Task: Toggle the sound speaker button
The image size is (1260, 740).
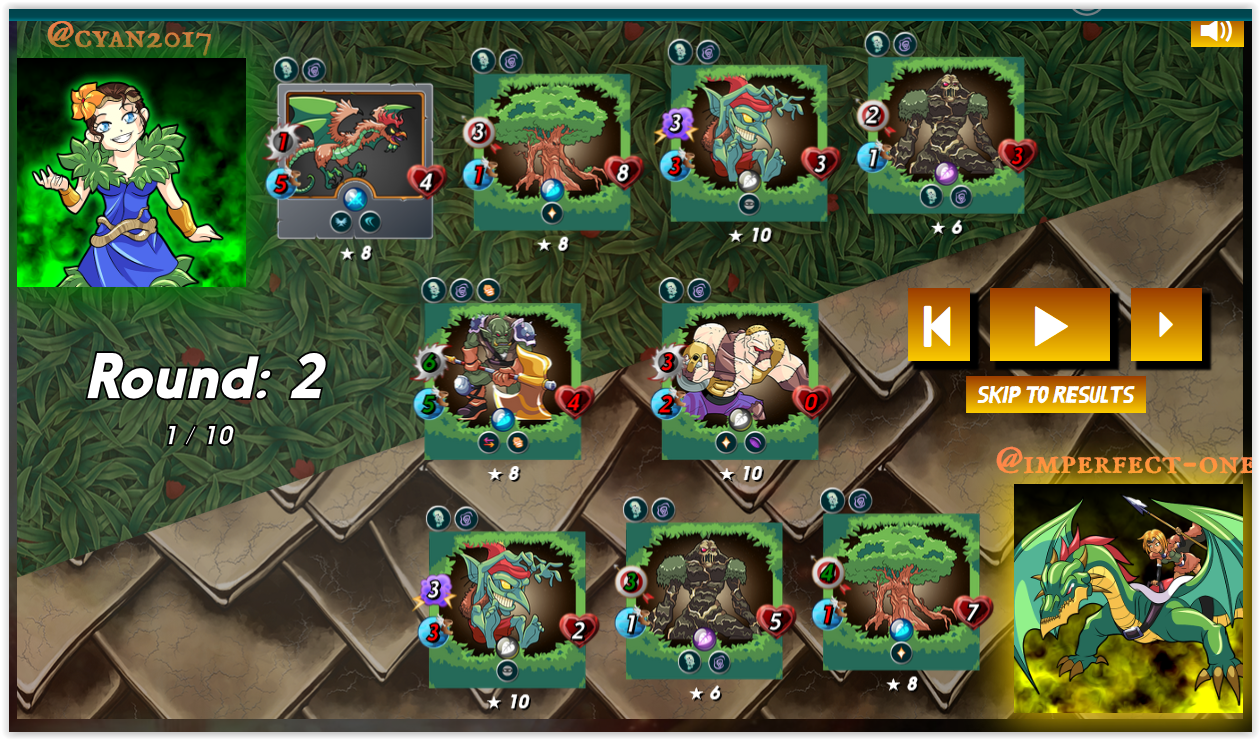Action: pyautogui.click(x=1216, y=30)
